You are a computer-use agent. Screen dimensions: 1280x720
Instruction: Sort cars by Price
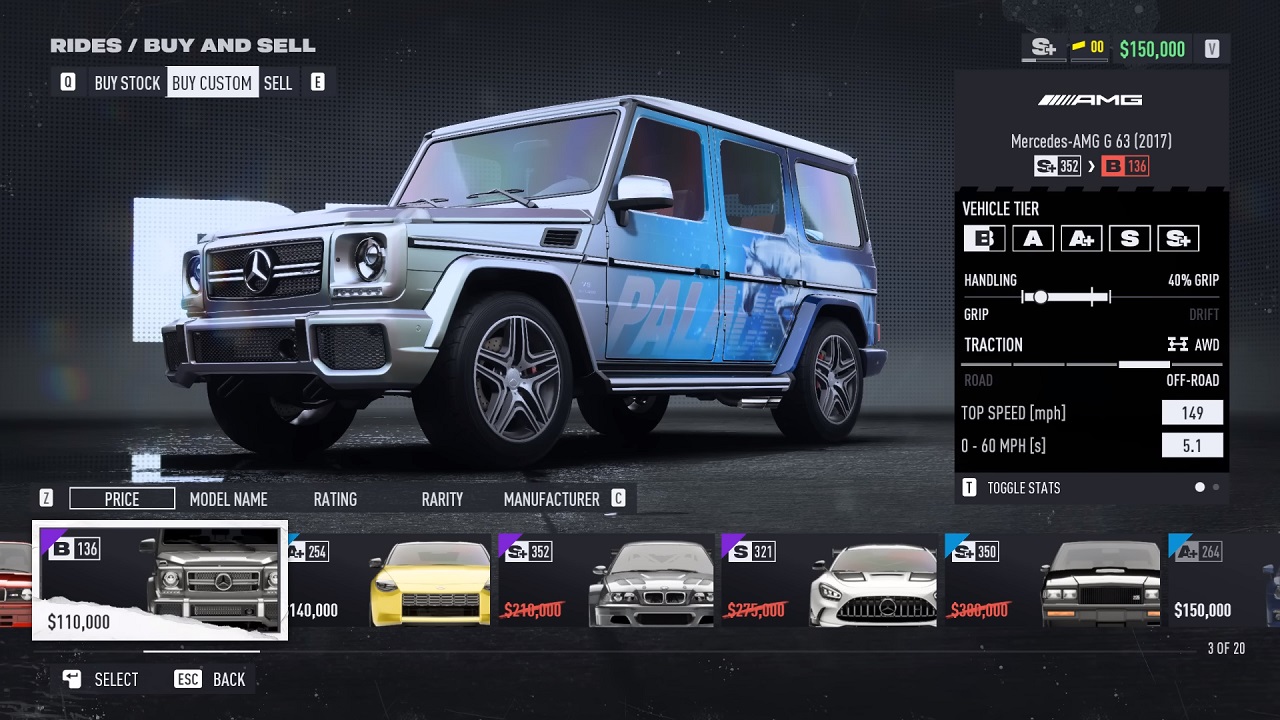coord(122,499)
